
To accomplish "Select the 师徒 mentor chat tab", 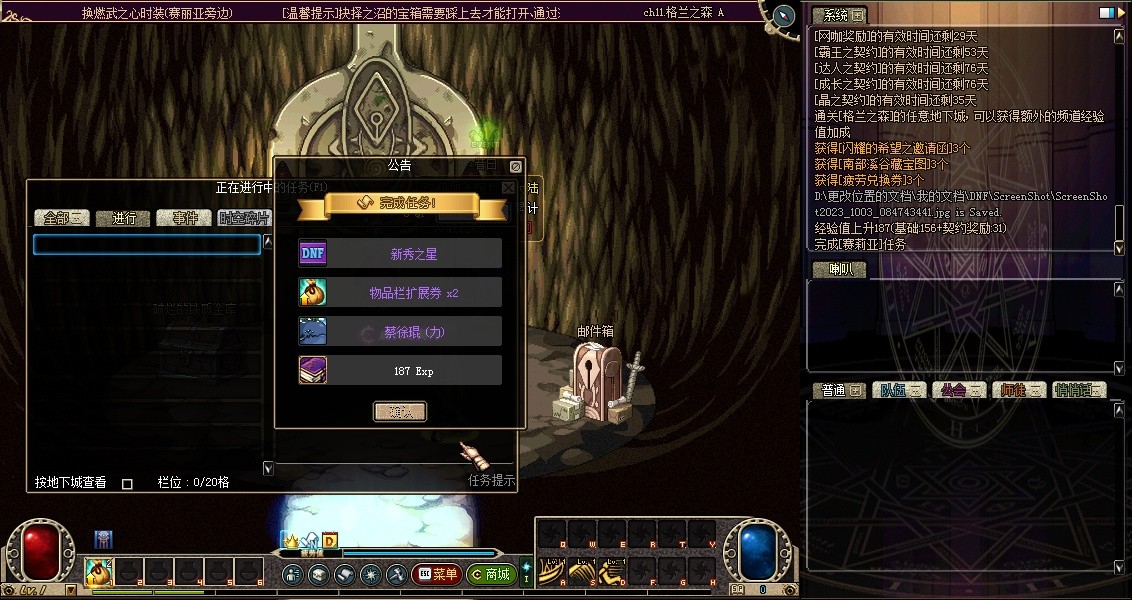I will tap(1018, 390).
